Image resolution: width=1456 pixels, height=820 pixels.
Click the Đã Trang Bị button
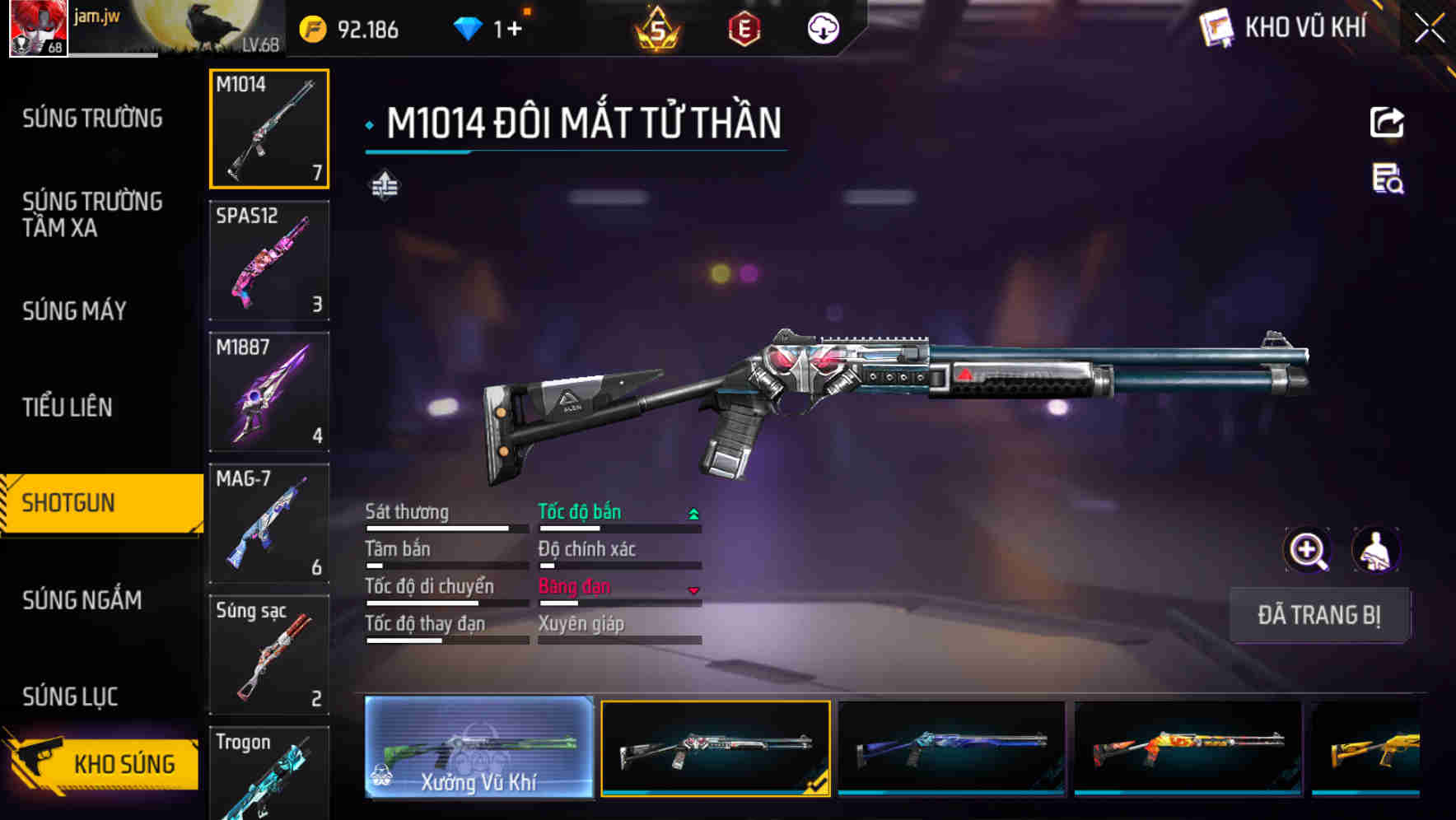[1318, 615]
